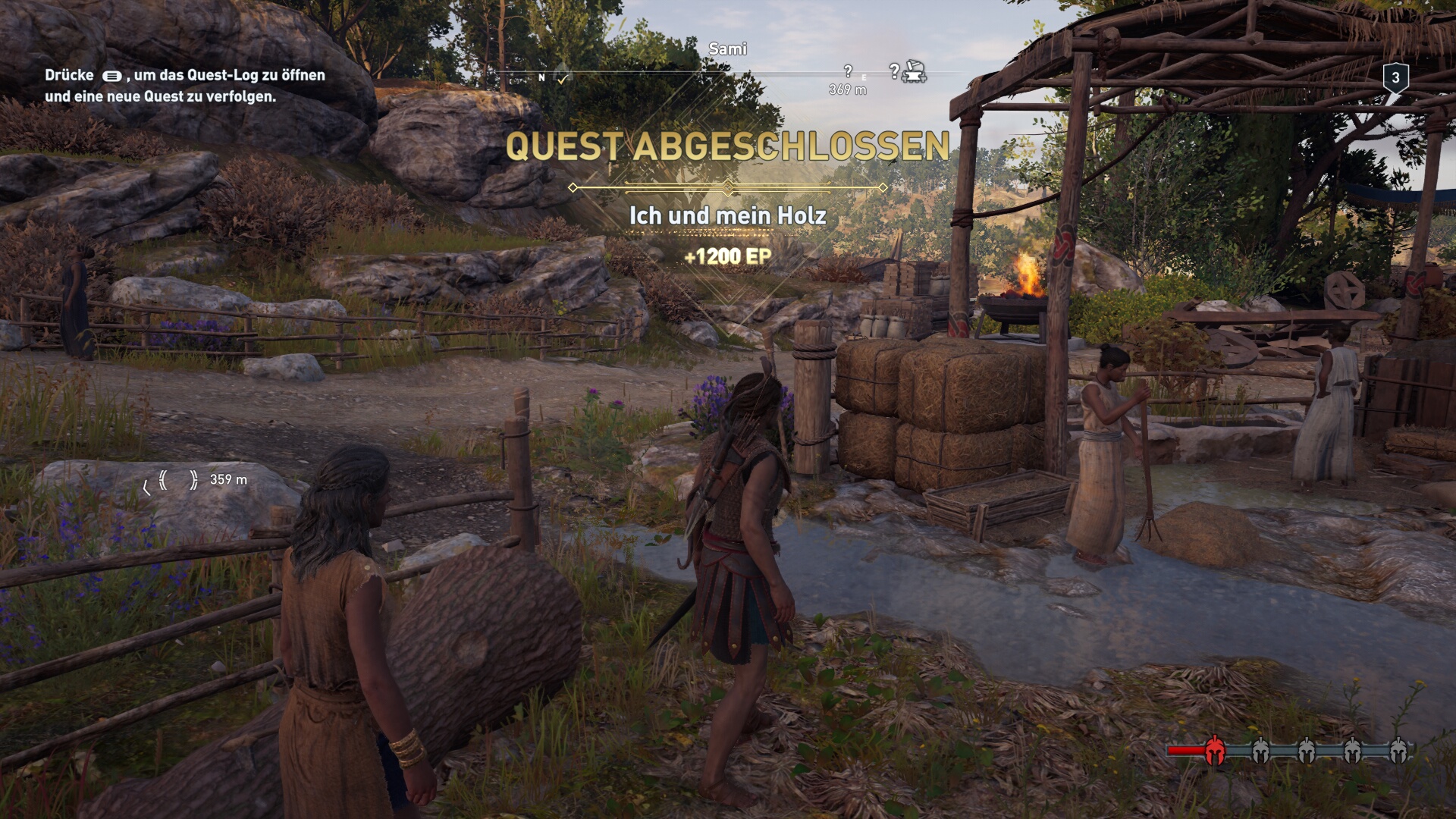
Task: Open the level 3 badge
Action: (x=1395, y=78)
